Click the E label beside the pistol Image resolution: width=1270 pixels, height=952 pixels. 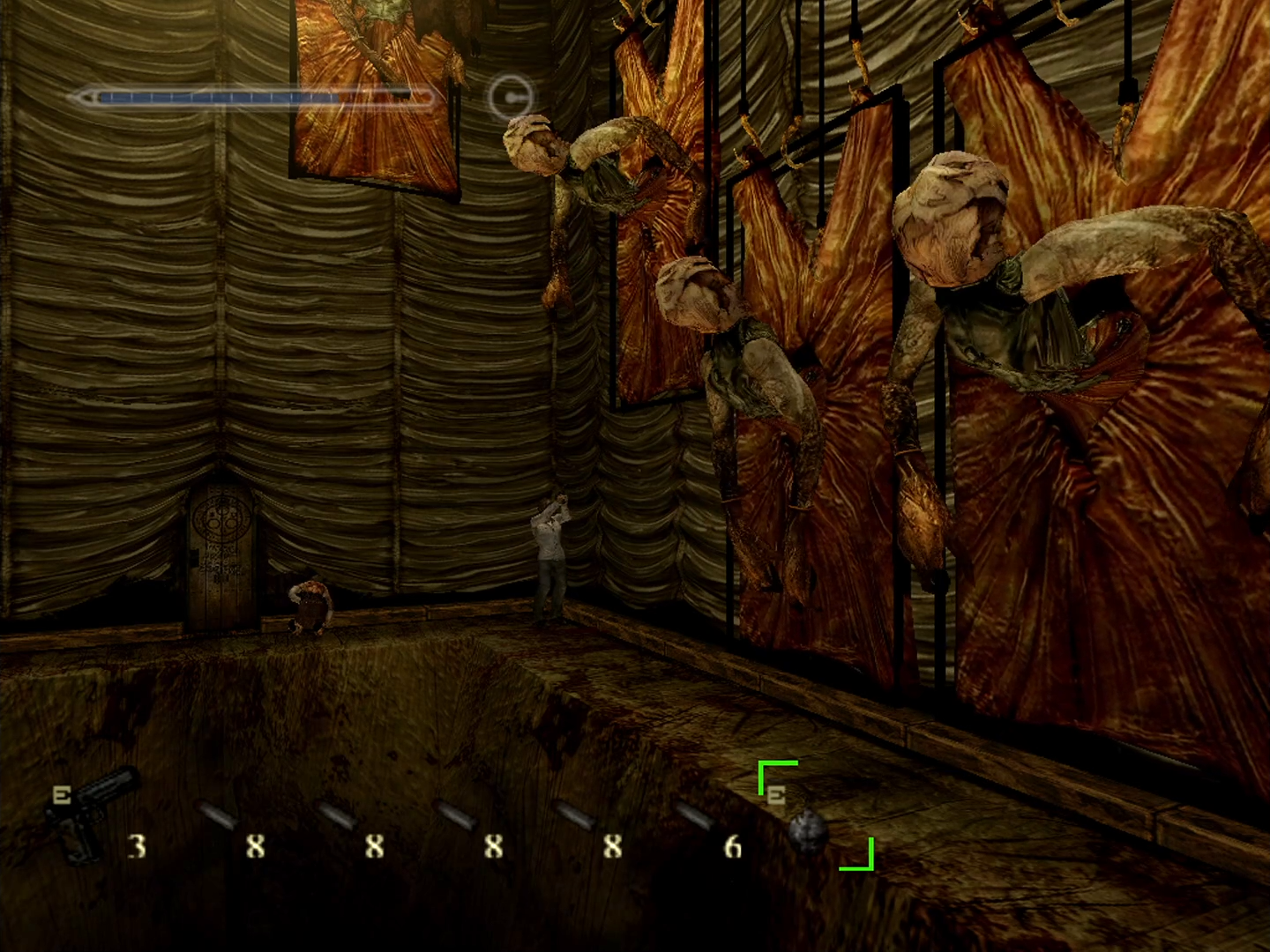coord(60,792)
